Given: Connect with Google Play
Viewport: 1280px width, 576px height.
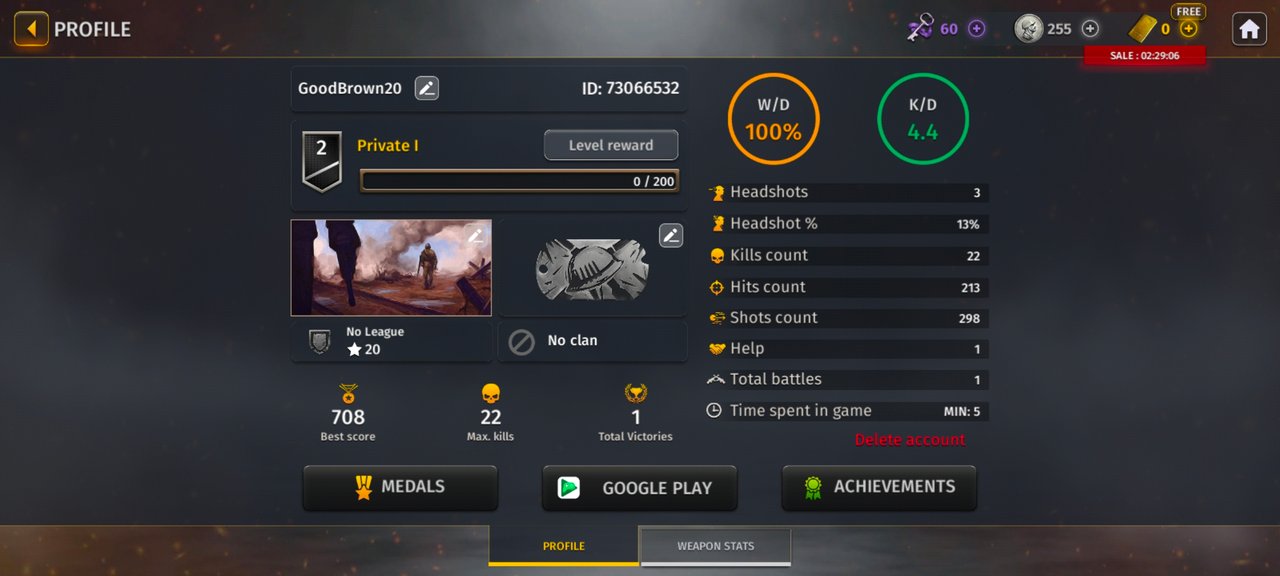Looking at the screenshot, I should [x=639, y=488].
